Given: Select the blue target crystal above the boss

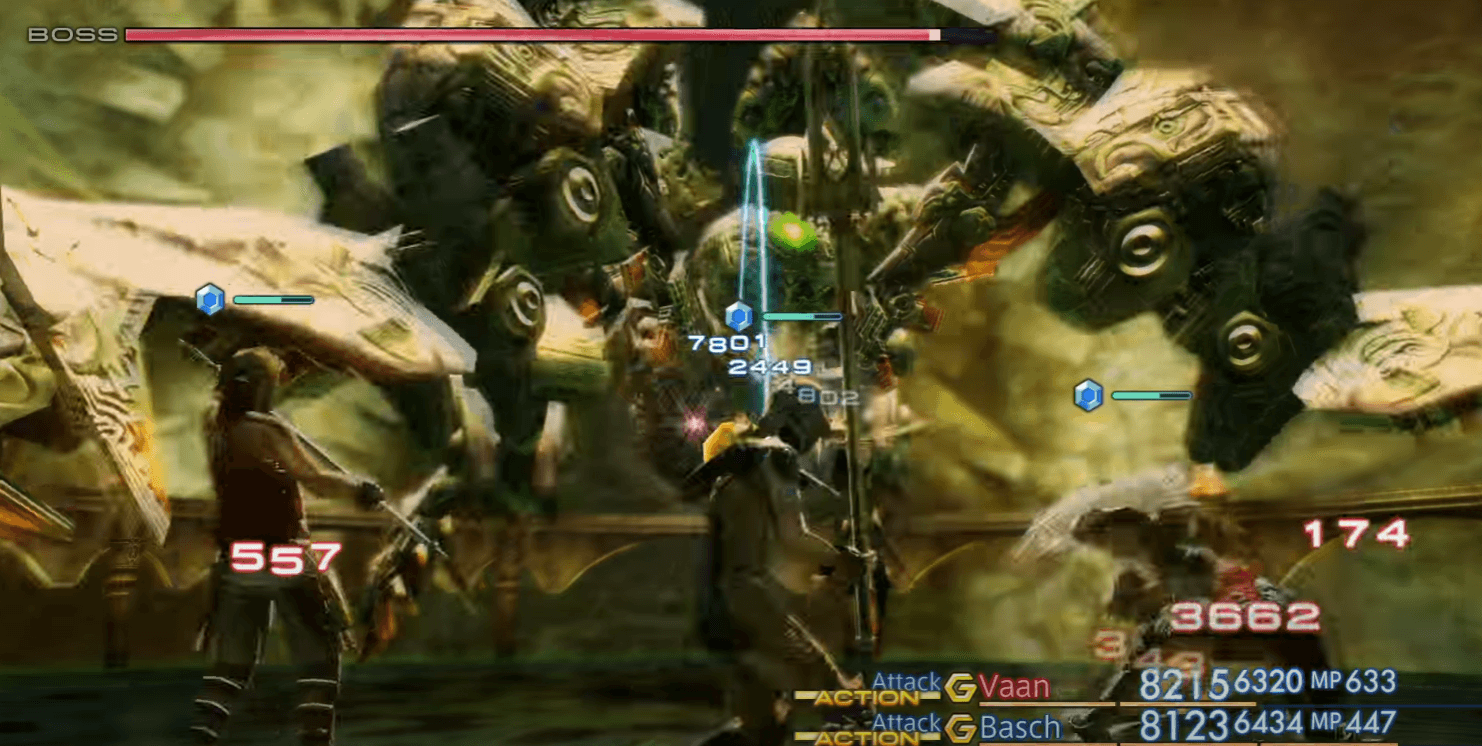Looking at the screenshot, I should (737, 315).
